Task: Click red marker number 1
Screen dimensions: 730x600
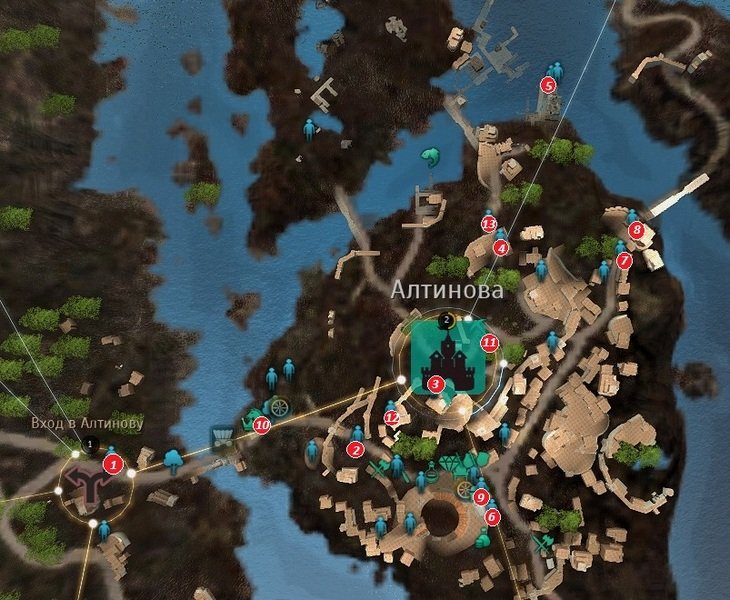Action: click(x=113, y=464)
